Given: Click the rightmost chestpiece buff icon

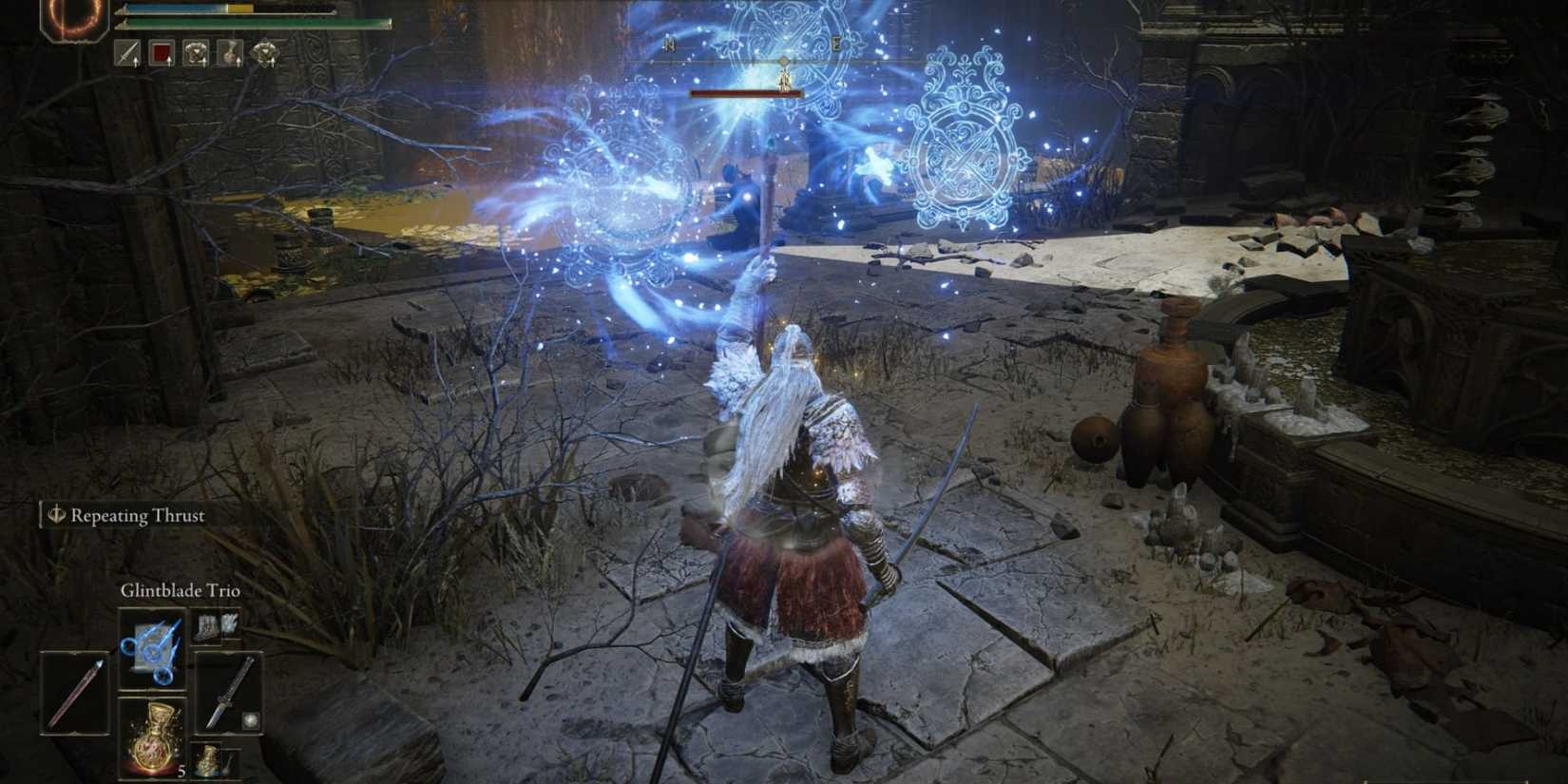Looking at the screenshot, I should pos(266,53).
